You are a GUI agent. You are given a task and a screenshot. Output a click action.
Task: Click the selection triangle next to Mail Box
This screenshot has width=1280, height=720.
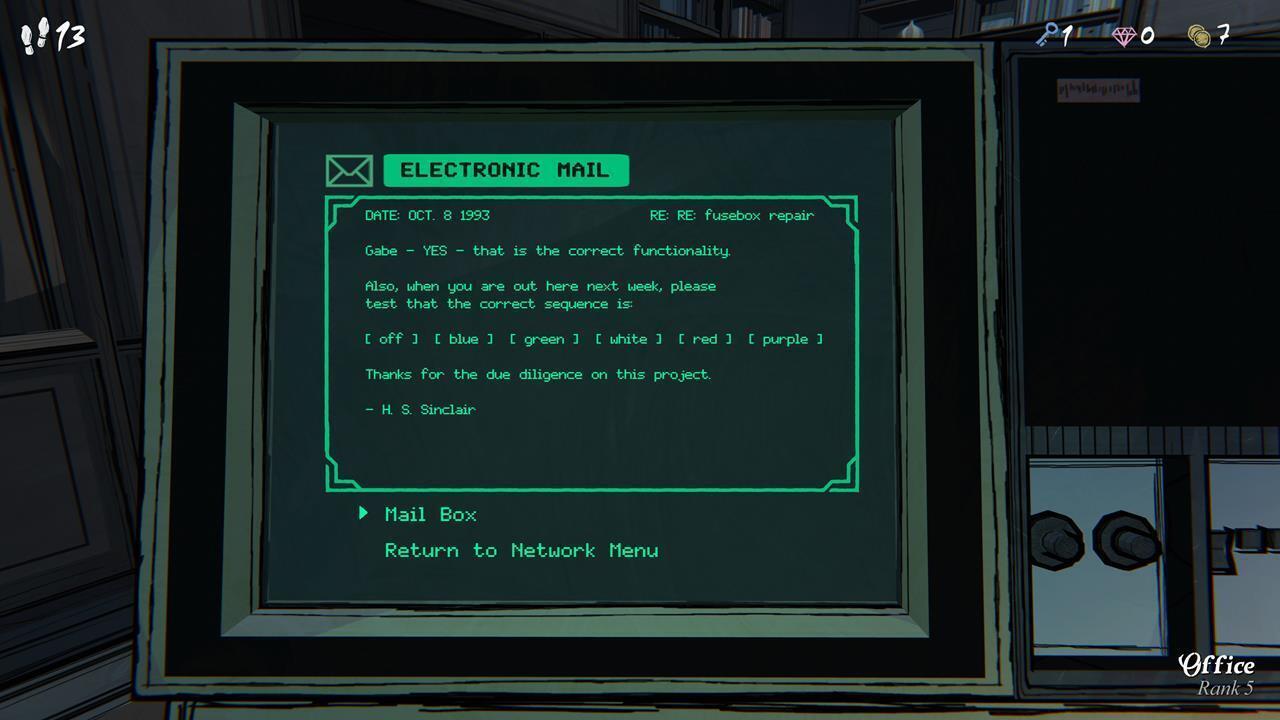364,514
